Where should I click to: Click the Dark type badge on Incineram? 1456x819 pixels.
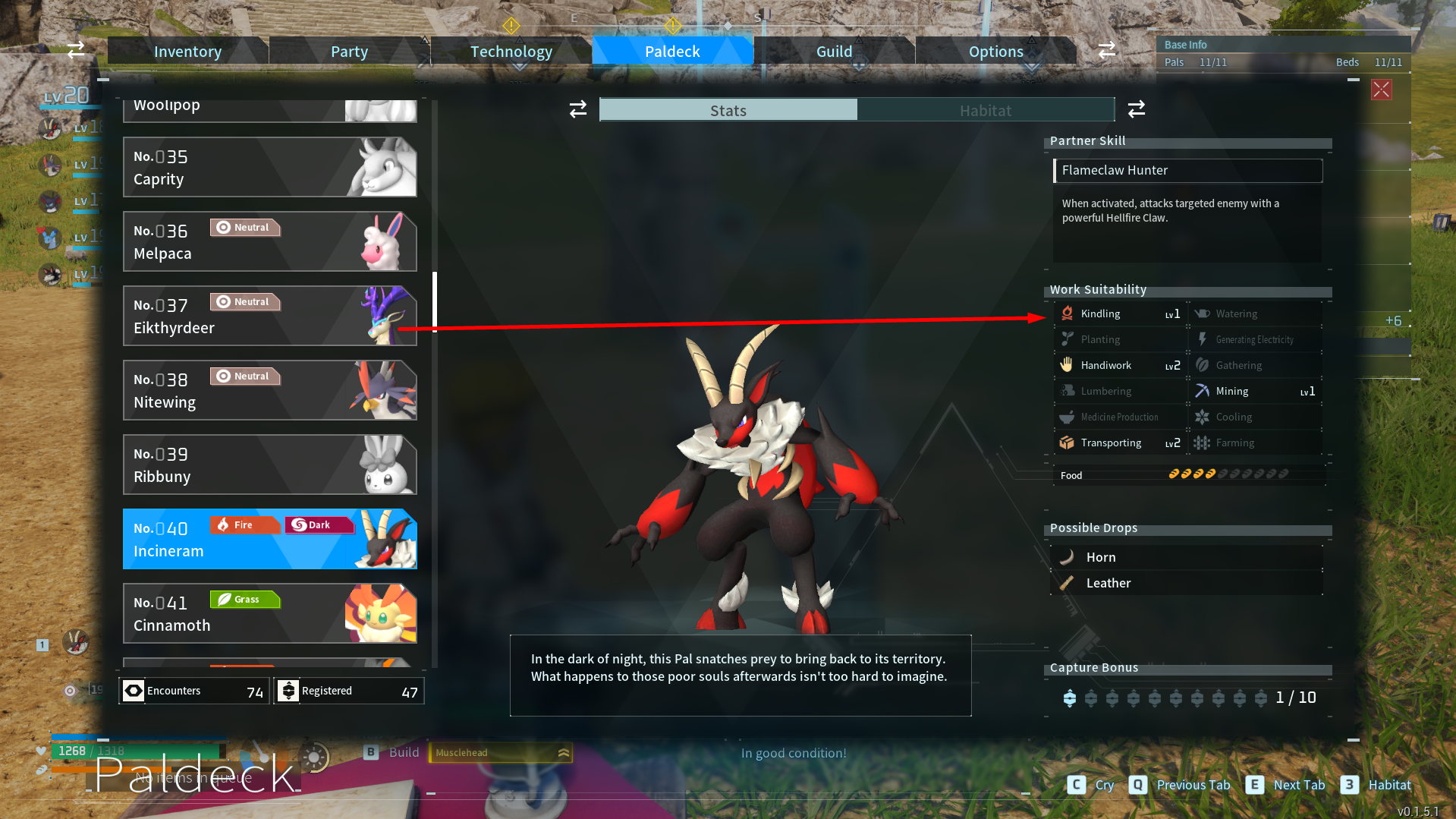click(x=319, y=524)
